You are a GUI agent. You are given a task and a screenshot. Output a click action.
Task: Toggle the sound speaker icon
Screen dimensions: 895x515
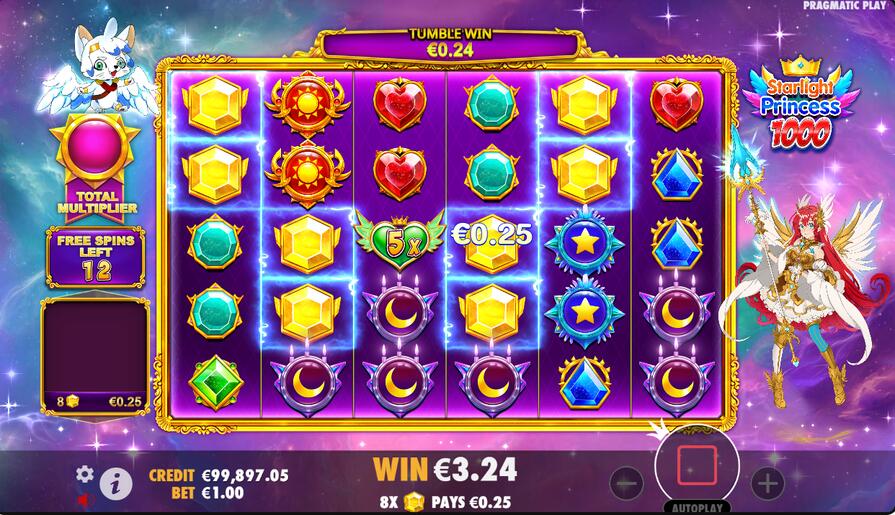(85, 497)
